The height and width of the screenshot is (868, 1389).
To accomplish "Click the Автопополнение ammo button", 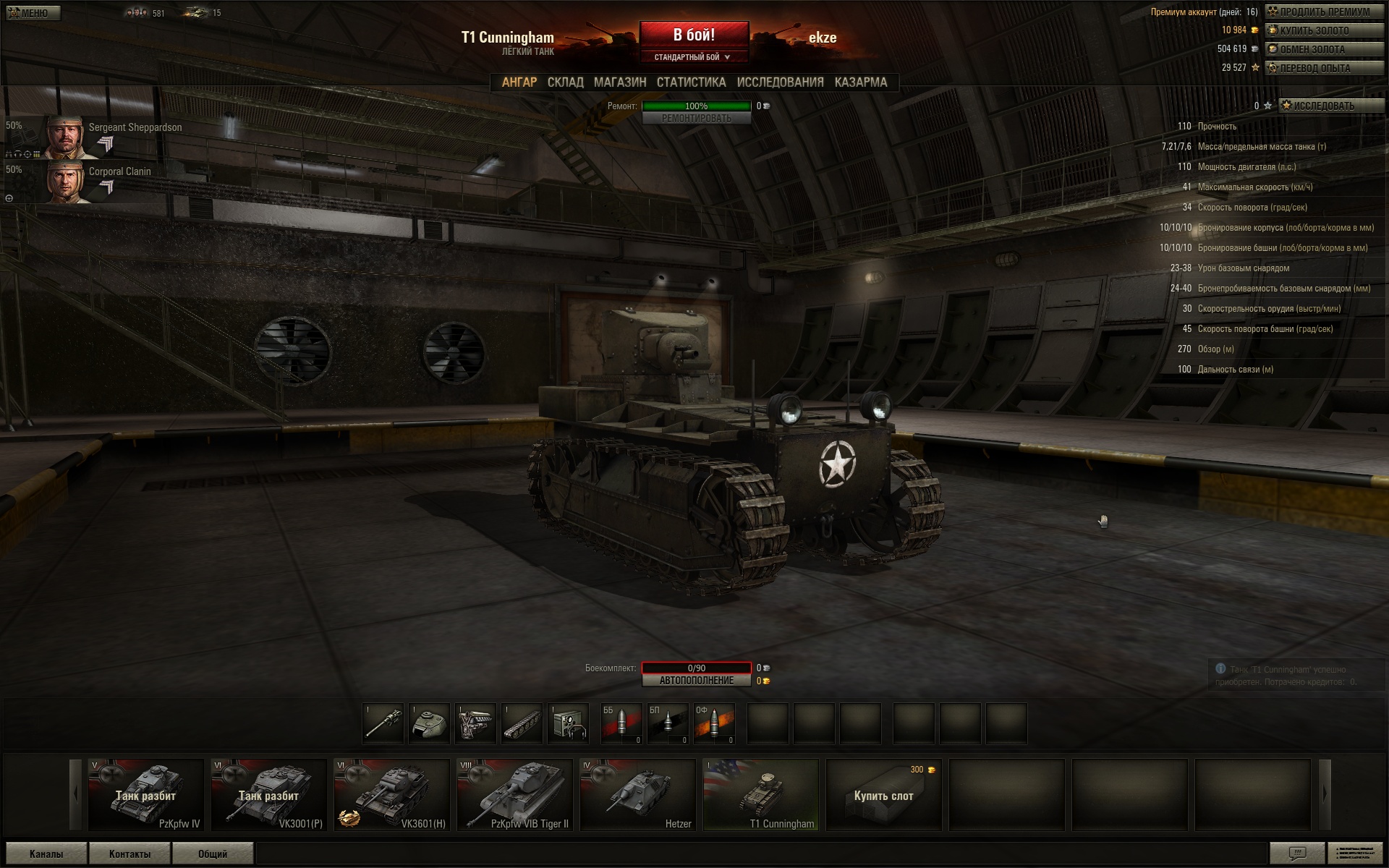I will tap(696, 681).
